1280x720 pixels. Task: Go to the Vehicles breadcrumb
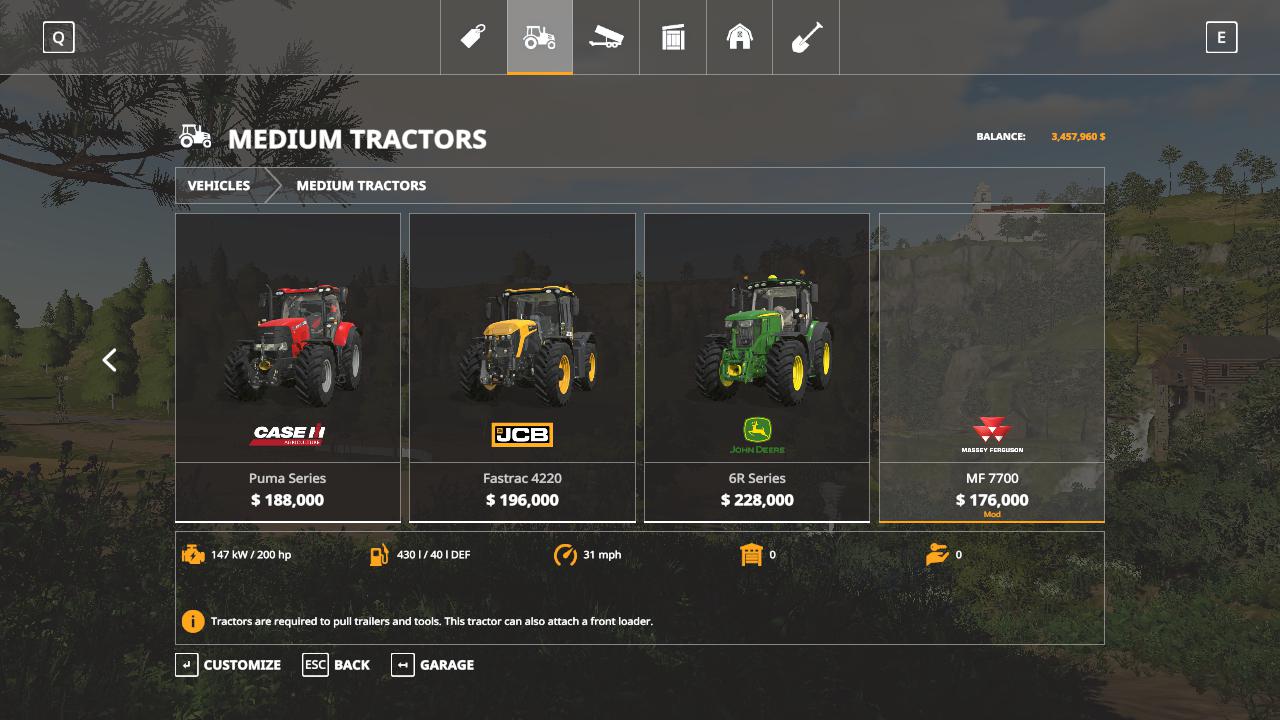pos(219,186)
